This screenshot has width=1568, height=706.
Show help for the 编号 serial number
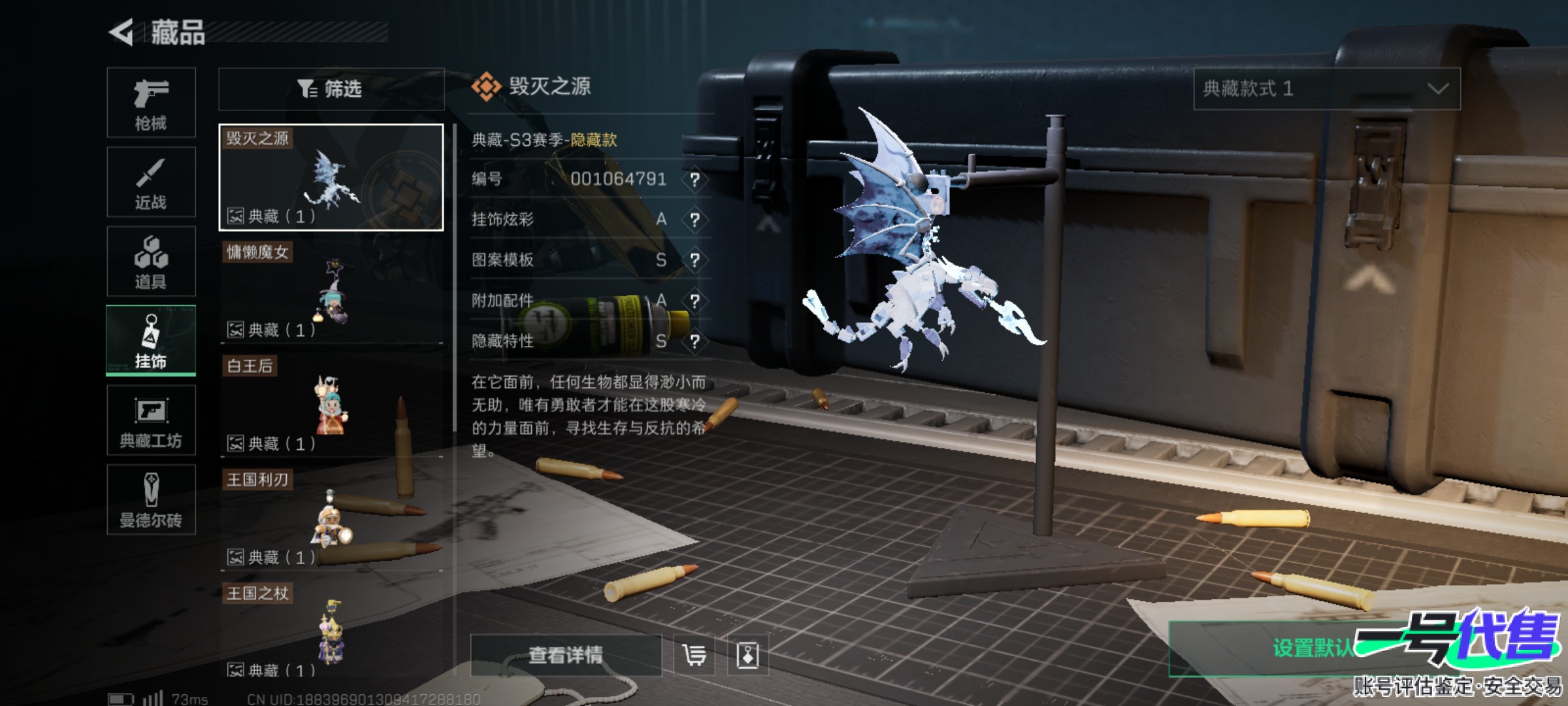pyautogui.click(x=694, y=179)
